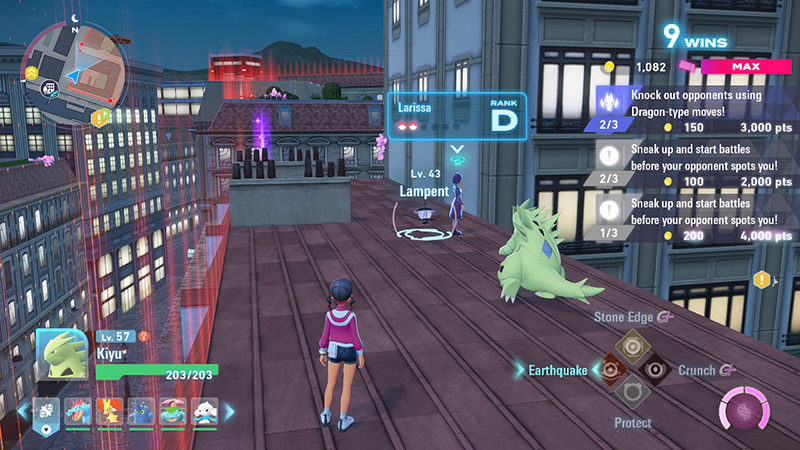This screenshot has height=450, width=800.
Task: Select Heracross from the party bar
Action: point(142,411)
